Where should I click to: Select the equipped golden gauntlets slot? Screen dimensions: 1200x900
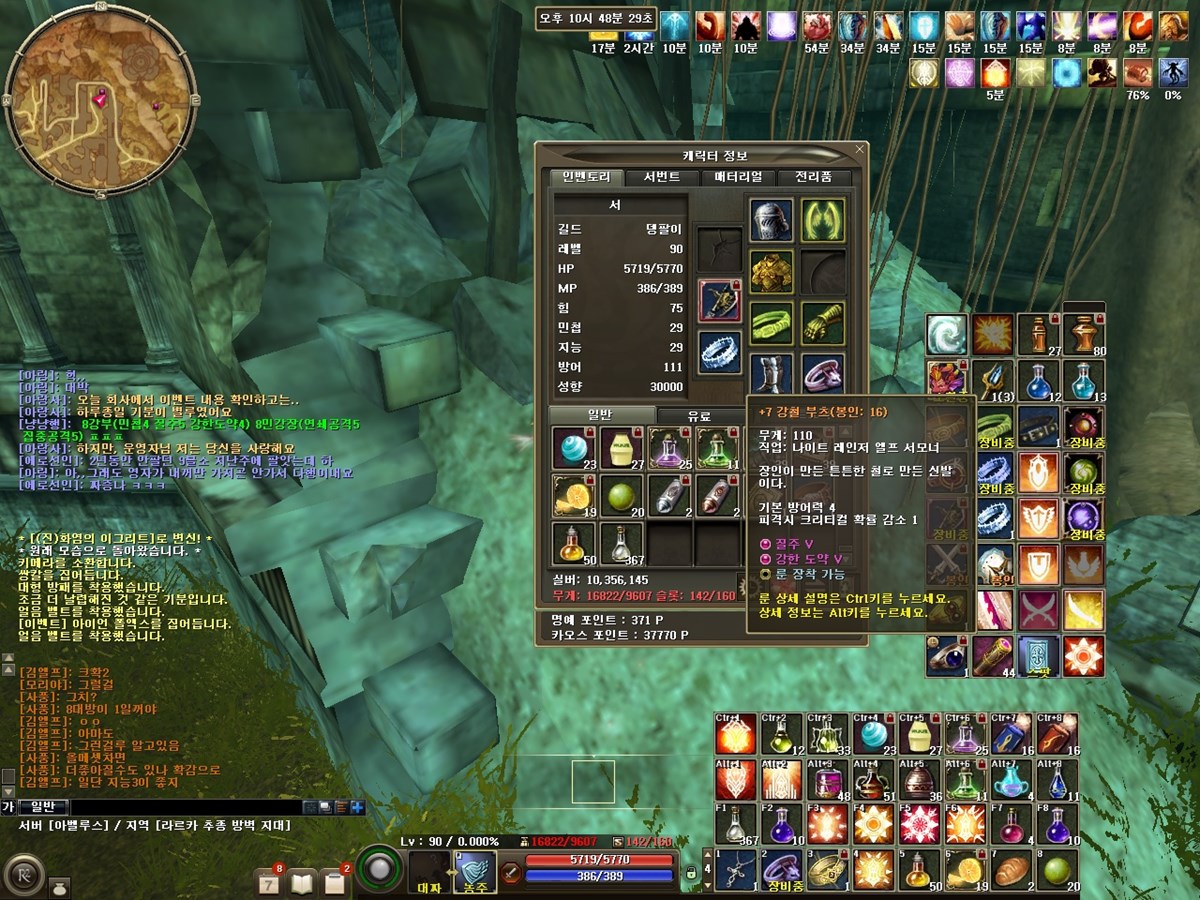point(823,323)
